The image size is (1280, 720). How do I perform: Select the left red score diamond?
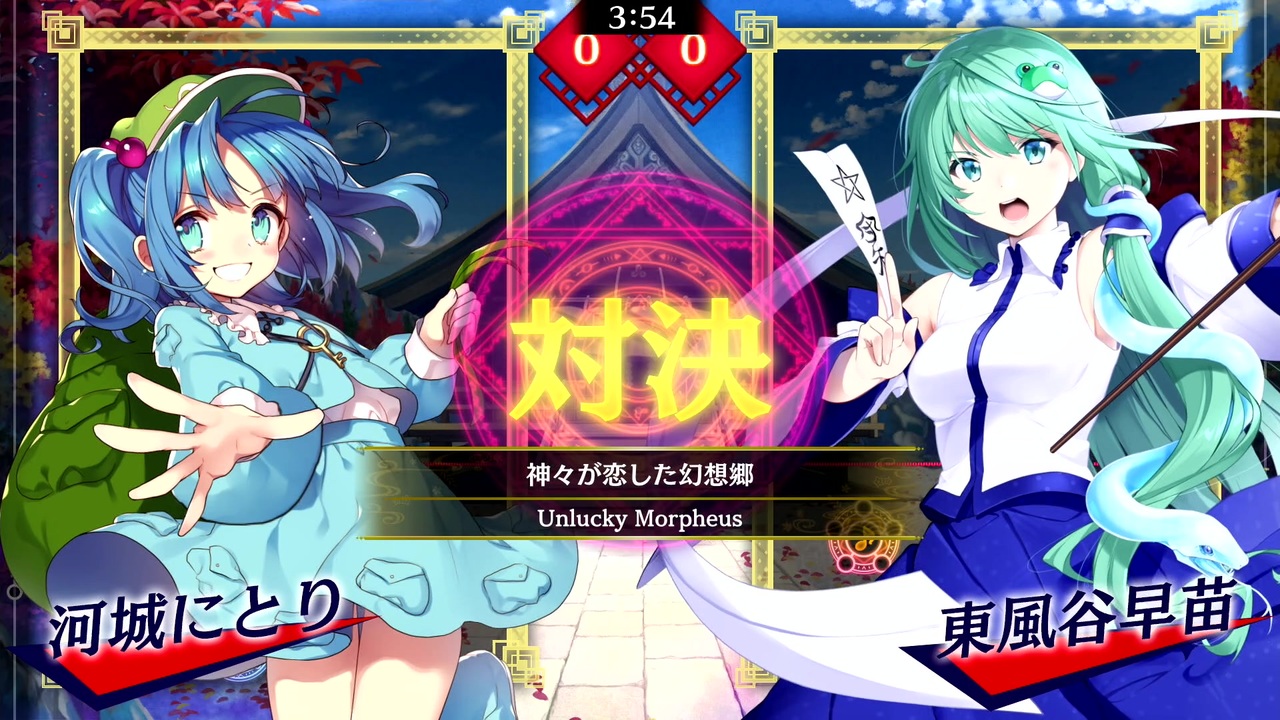(x=590, y=48)
